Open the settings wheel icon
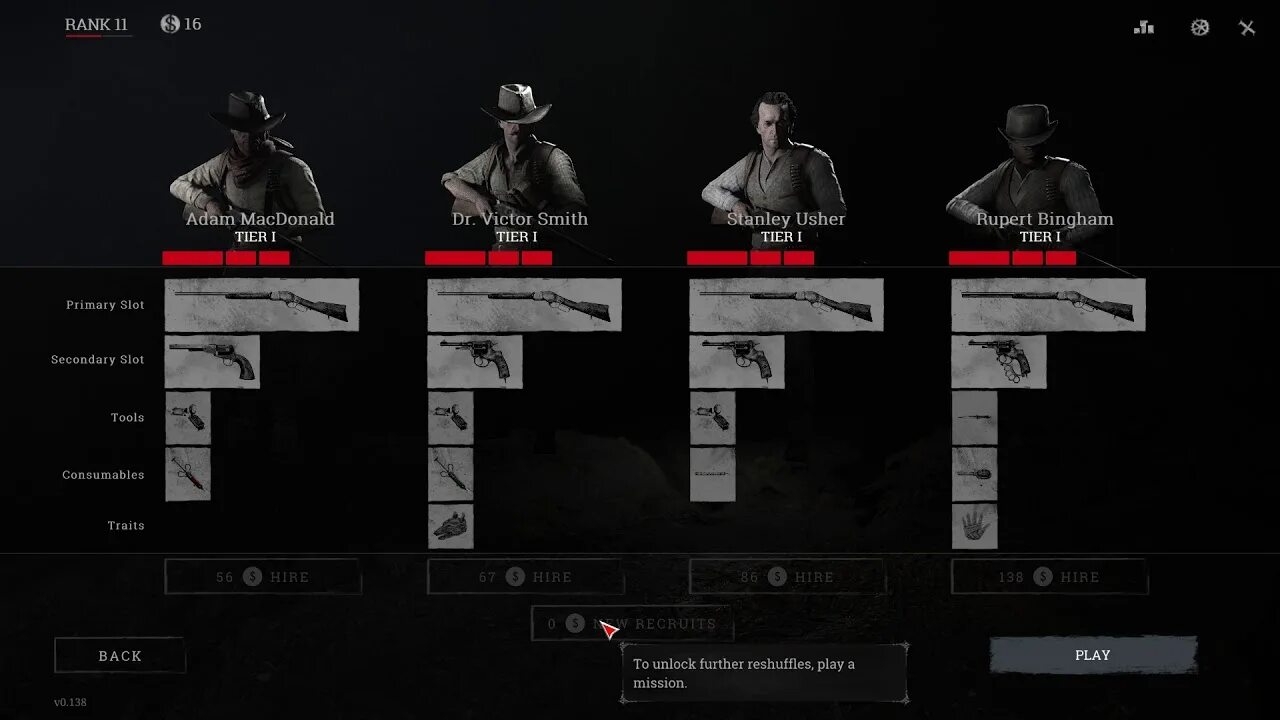Viewport: 1280px width, 720px height. click(1200, 28)
